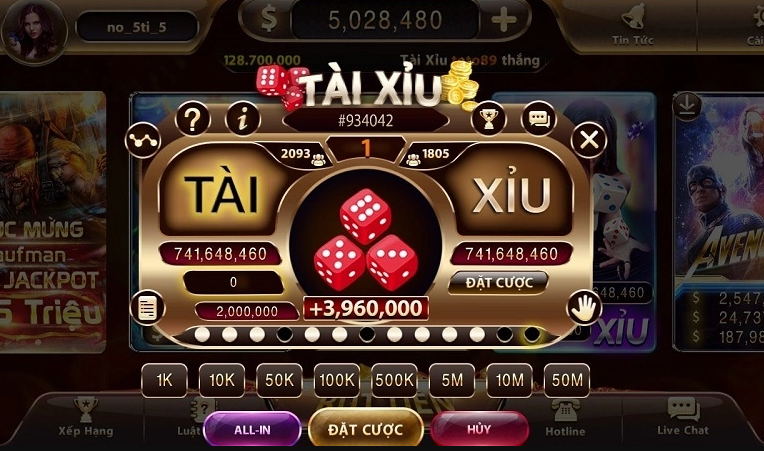764x451 pixels.
Task: Select the 1K chip
Action: (164, 380)
